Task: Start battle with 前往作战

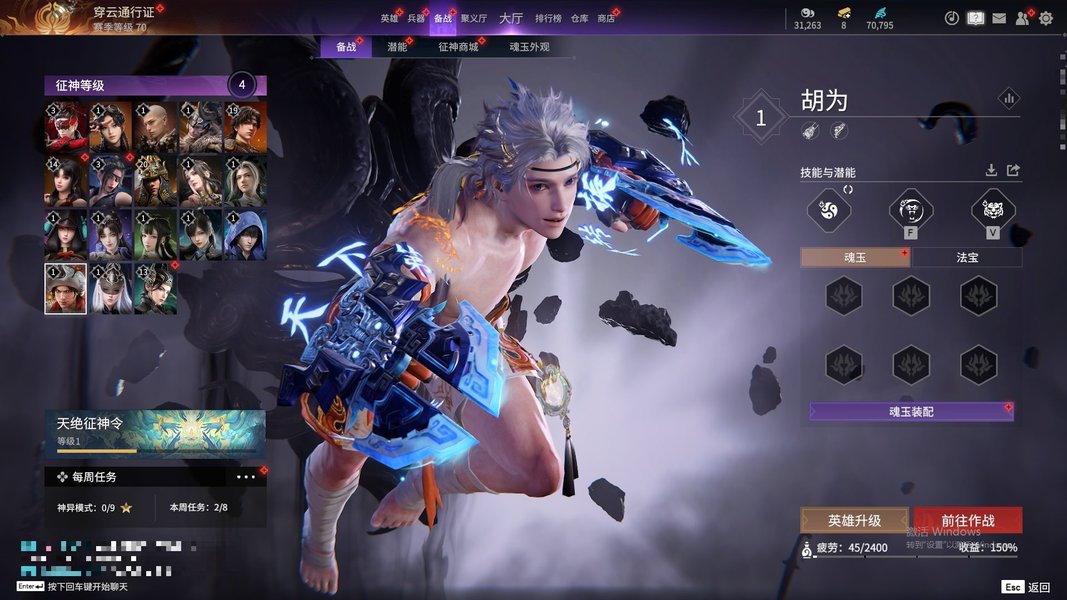Action: (x=967, y=520)
